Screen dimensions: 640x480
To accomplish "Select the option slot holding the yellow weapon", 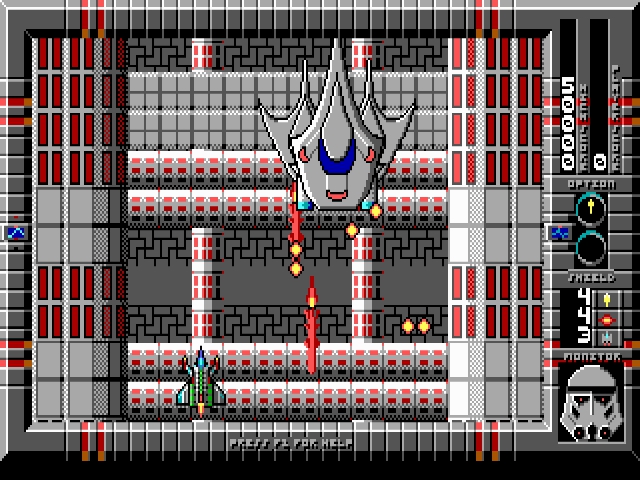I will pyautogui.click(x=590, y=209).
